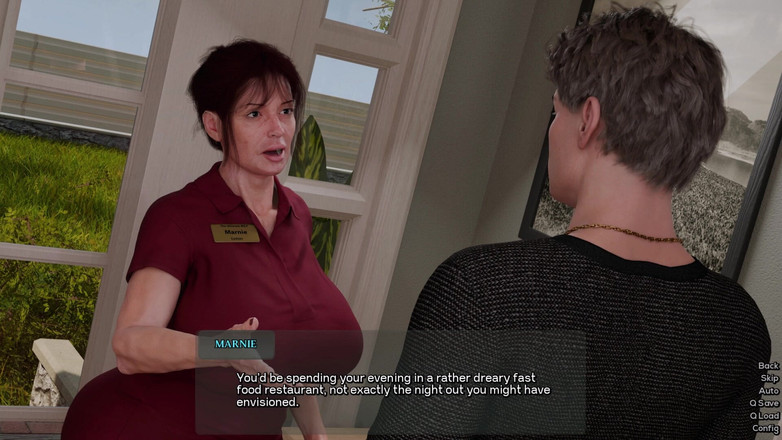Activate the Skip dialogue option
This screenshot has height=440, width=782.
769,378
